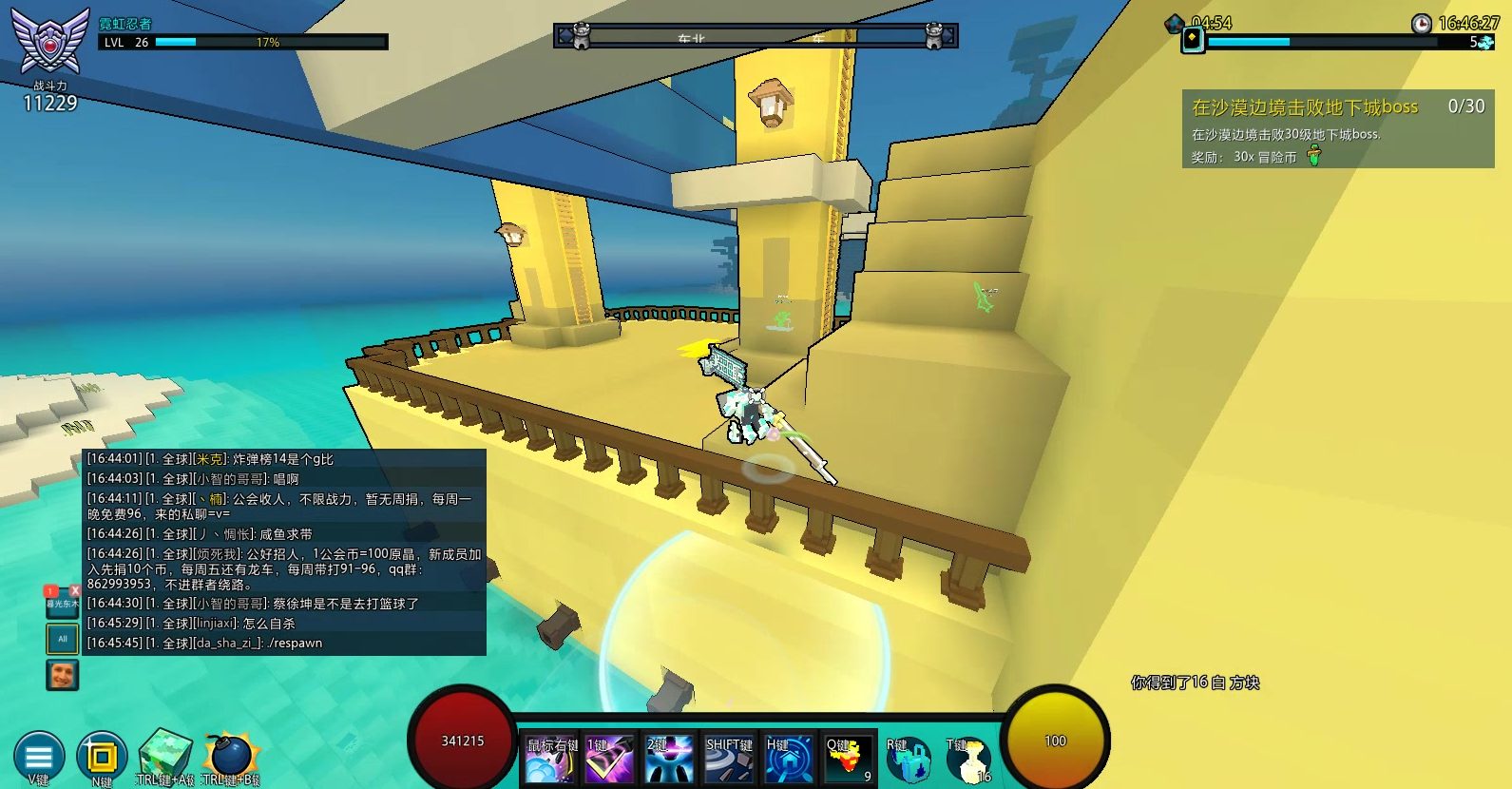Image resolution: width=1512 pixels, height=789 pixels.
Task: Click the H-key home teleport icon
Action: [789, 760]
